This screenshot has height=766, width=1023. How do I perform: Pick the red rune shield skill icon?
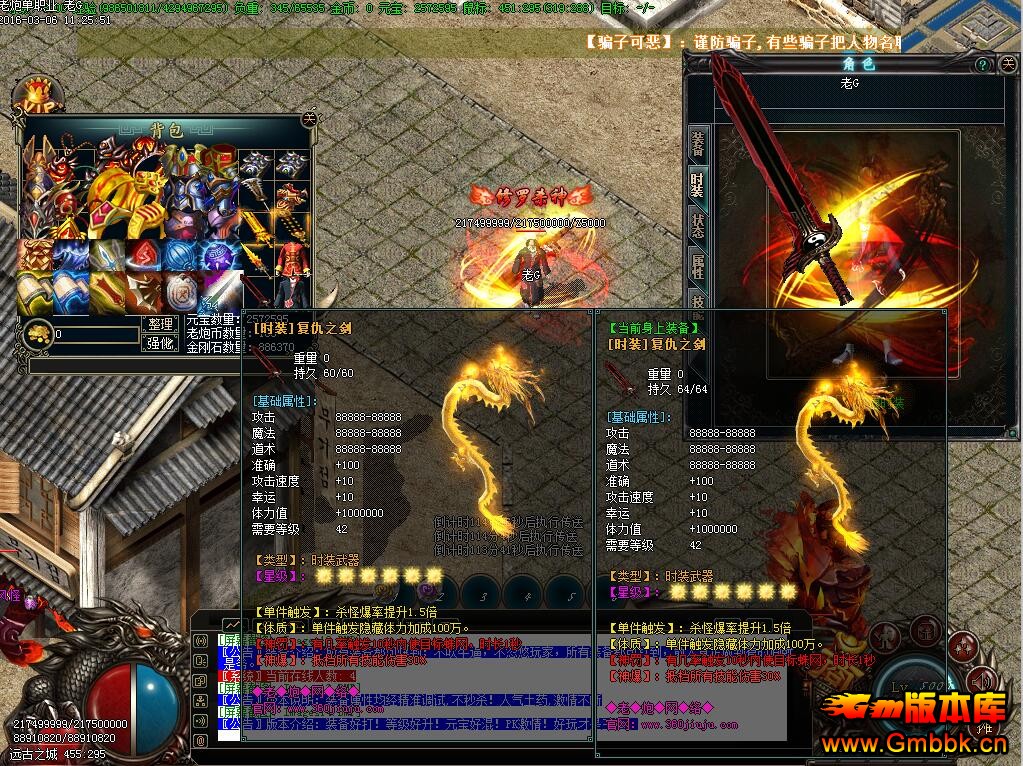click(144, 255)
